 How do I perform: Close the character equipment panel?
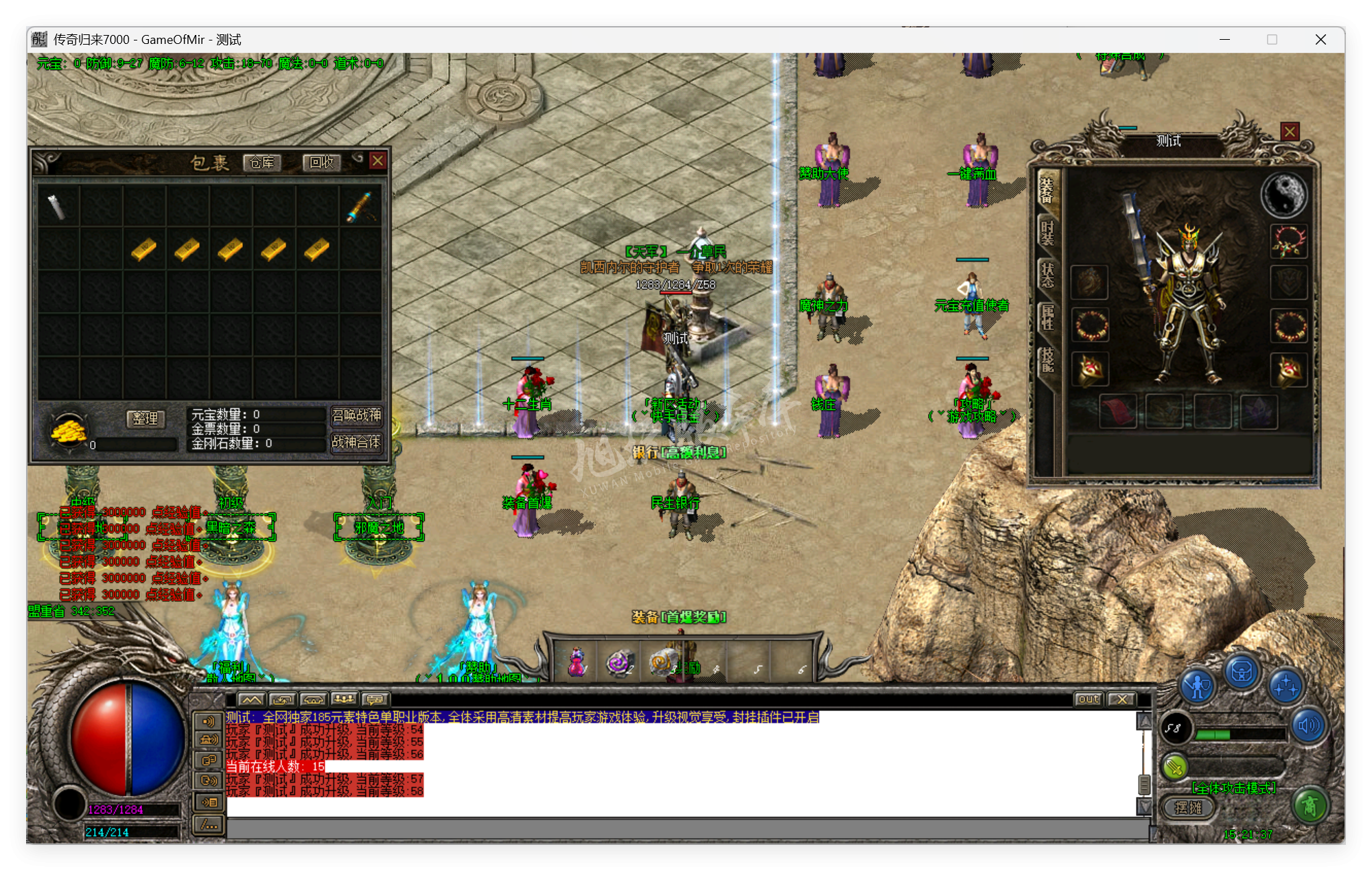tap(1290, 131)
